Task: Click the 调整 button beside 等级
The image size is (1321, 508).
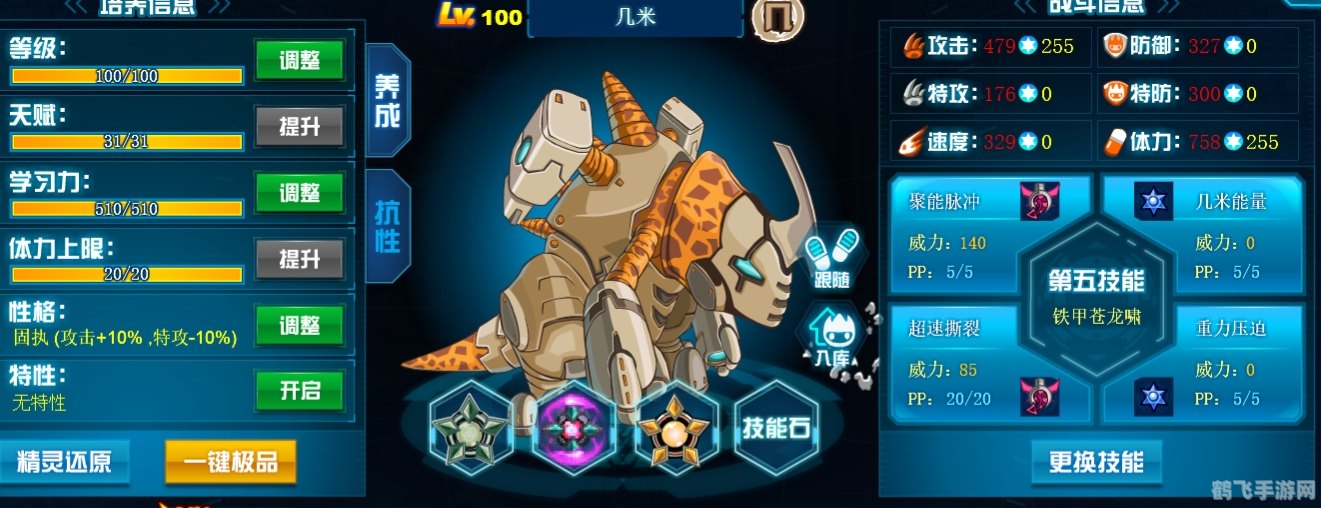Action: pyautogui.click(x=299, y=60)
